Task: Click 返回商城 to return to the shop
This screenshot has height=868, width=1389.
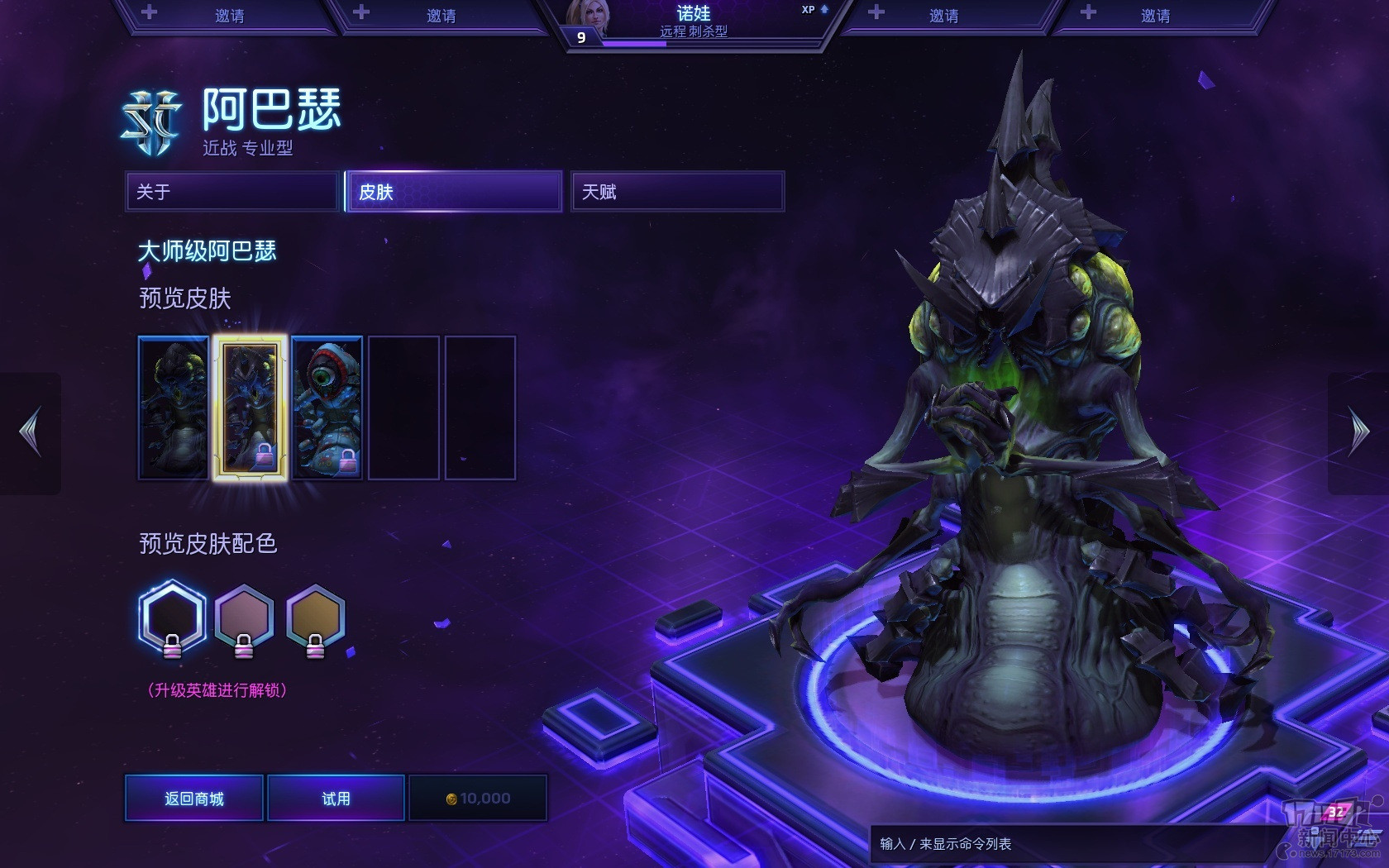Action: point(194,798)
